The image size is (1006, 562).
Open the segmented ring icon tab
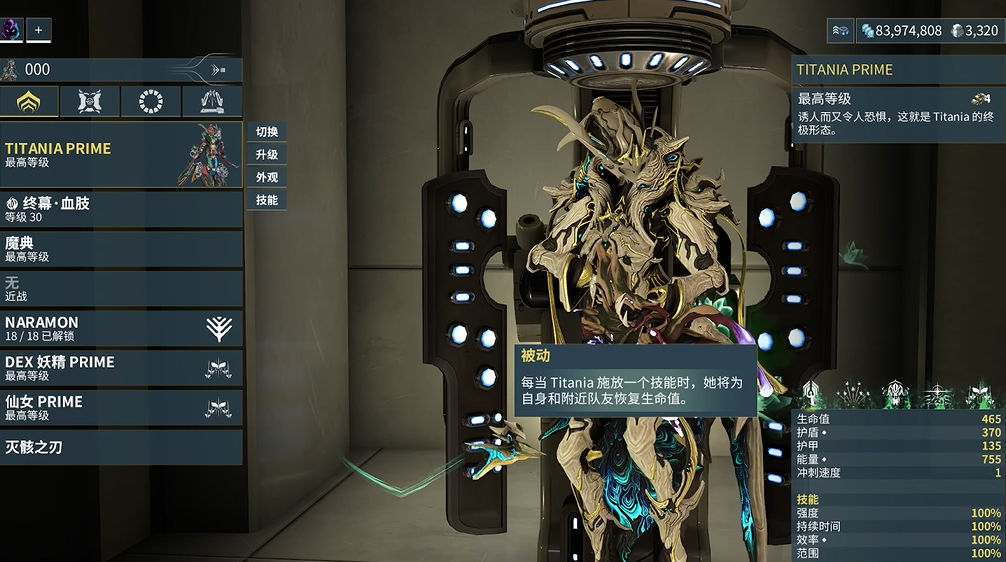pos(151,101)
